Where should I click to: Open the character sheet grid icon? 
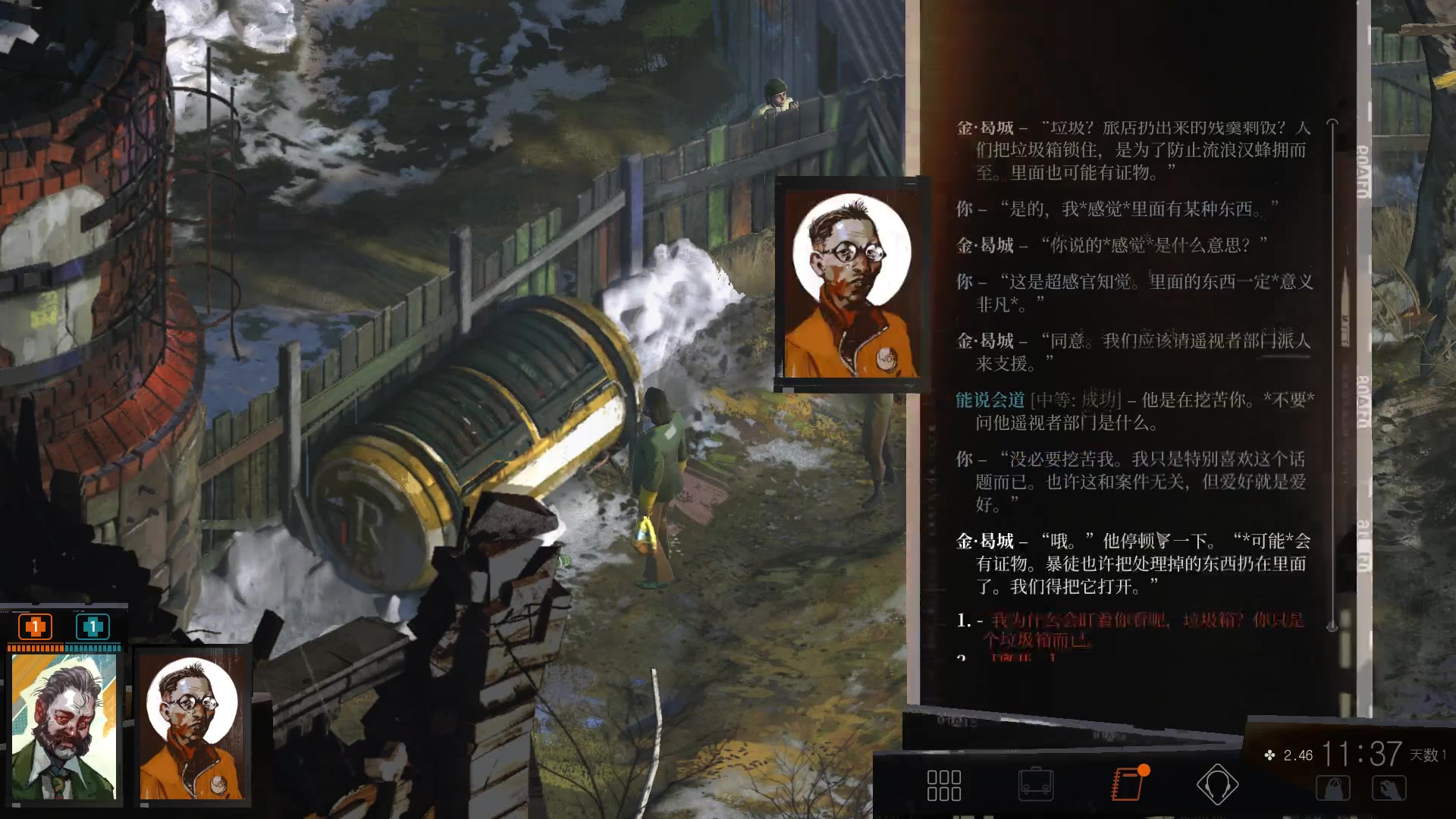[x=945, y=786]
